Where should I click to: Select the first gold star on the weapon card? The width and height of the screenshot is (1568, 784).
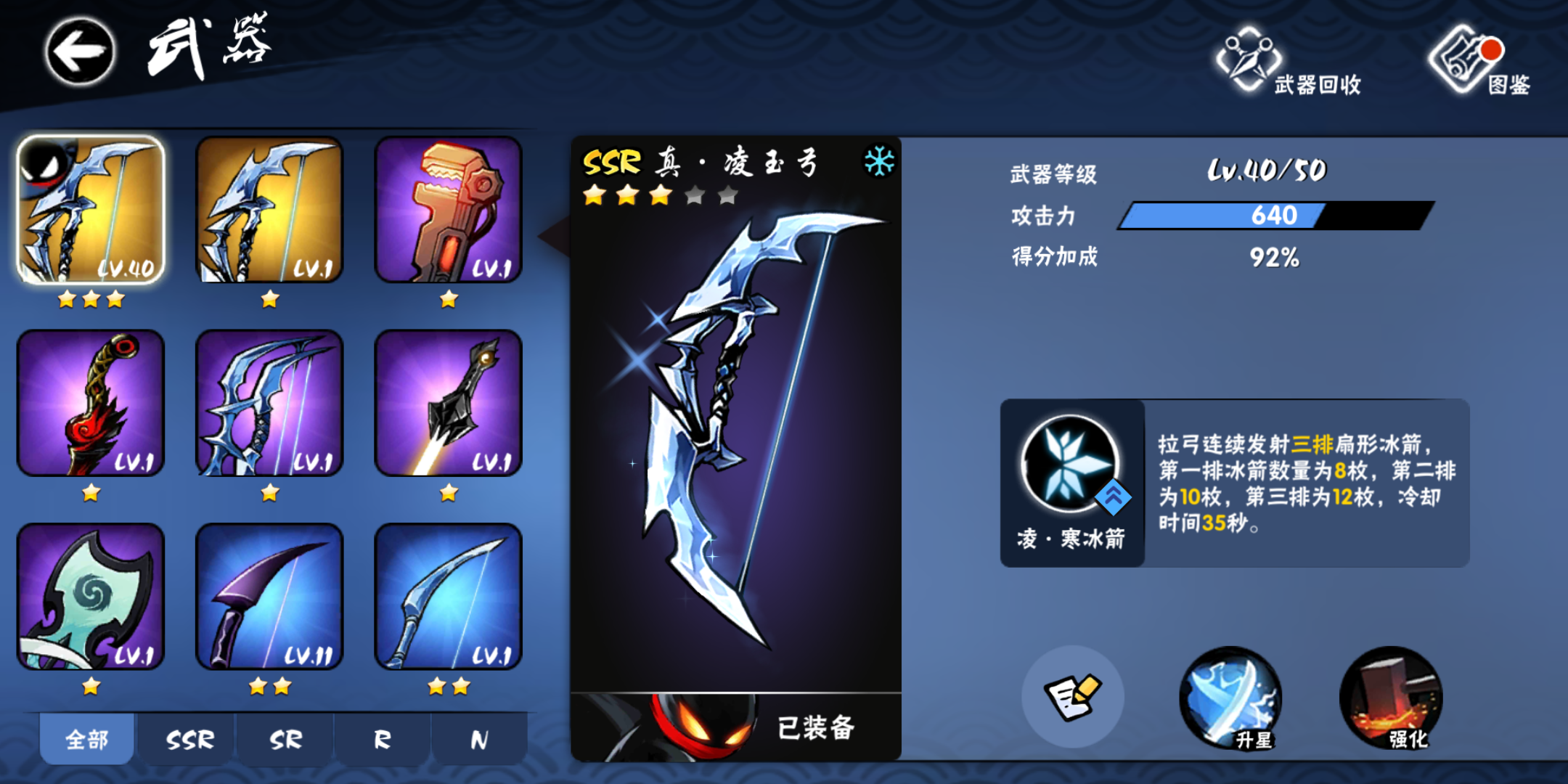pos(592,196)
